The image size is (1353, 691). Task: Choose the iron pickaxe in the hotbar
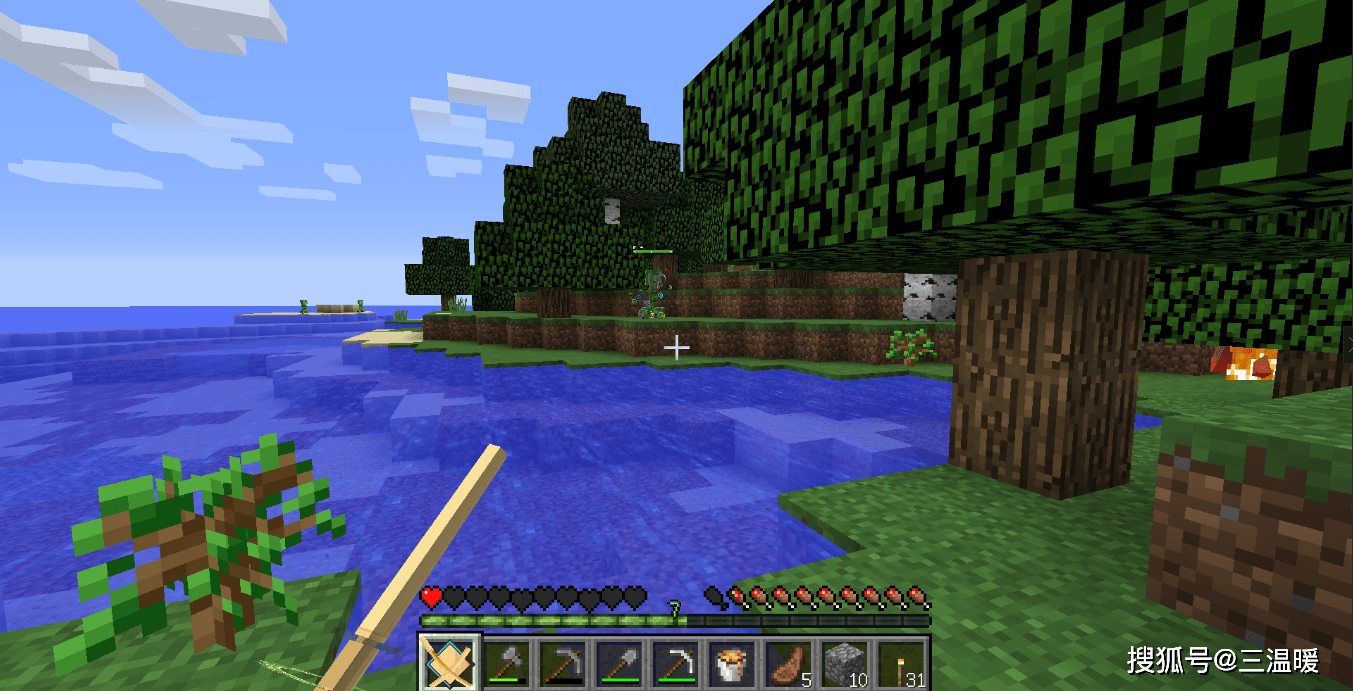pyautogui.click(x=674, y=662)
